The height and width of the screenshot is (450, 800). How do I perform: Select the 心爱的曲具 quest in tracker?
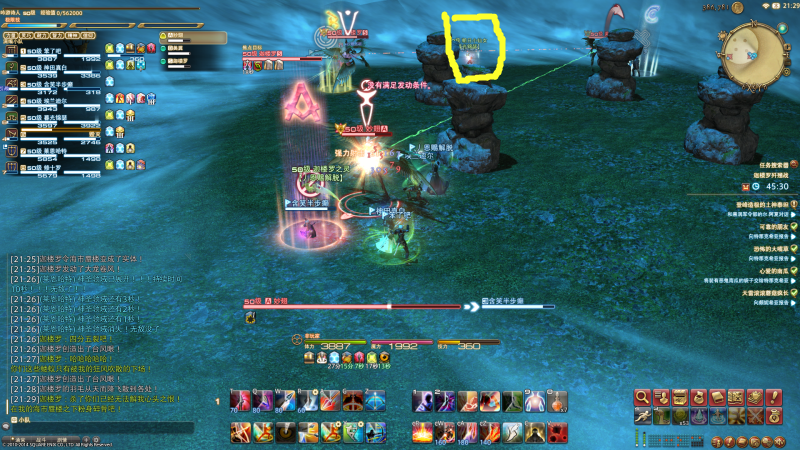point(762,270)
